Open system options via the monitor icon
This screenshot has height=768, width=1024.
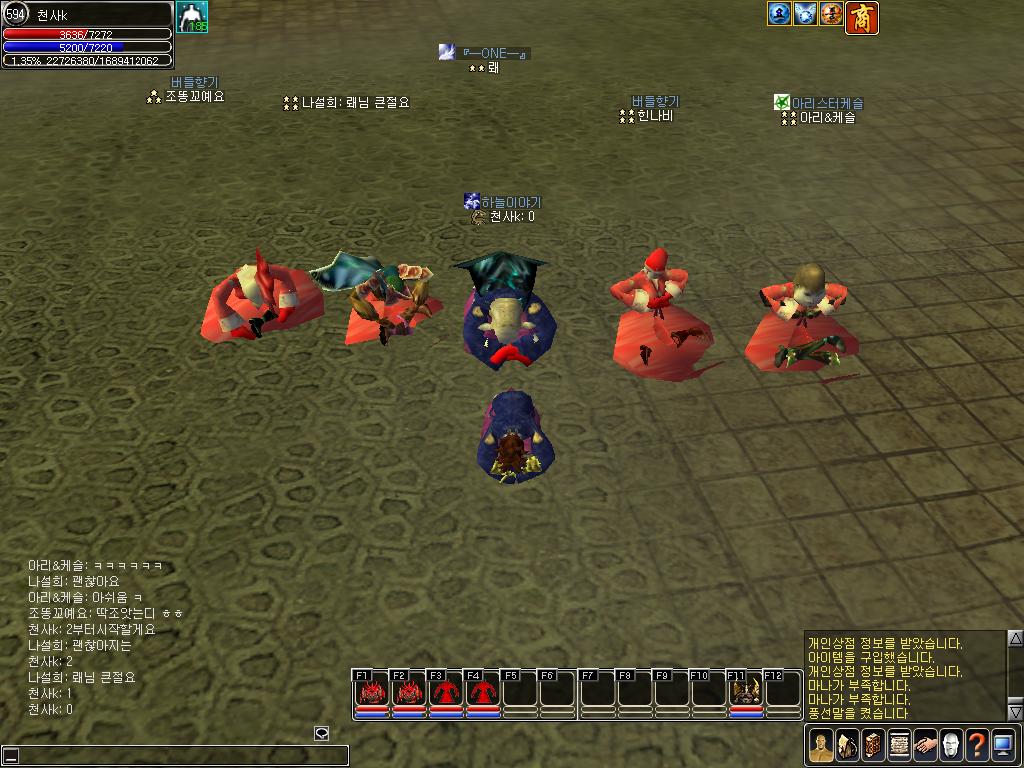[1003, 745]
